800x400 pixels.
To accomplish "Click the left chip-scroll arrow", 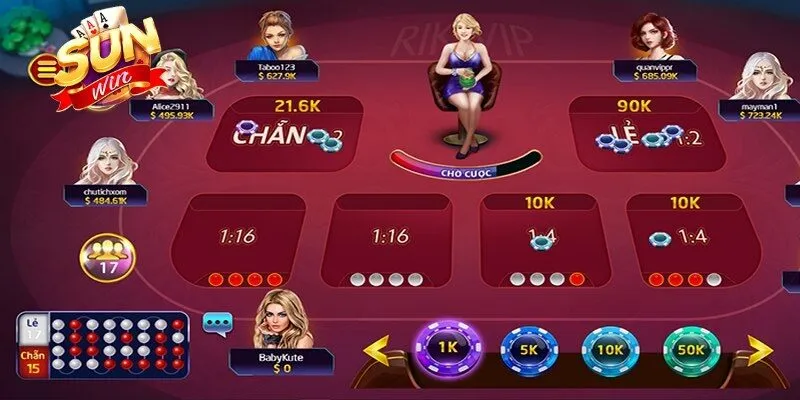I will pyautogui.click(x=375, y=351).
